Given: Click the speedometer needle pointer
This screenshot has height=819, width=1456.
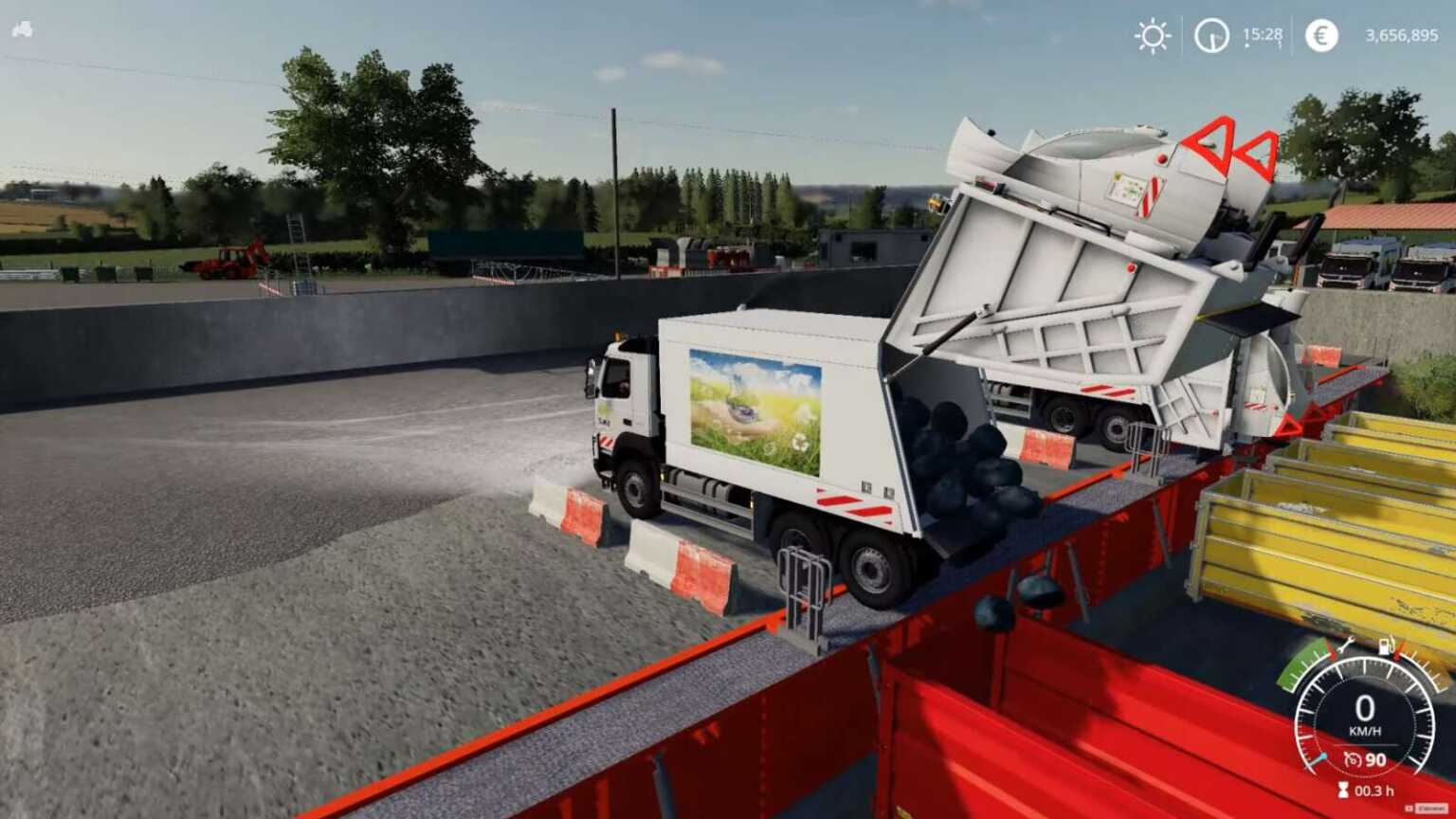Looking at the screenshot, I should (x=1318, y=758).
